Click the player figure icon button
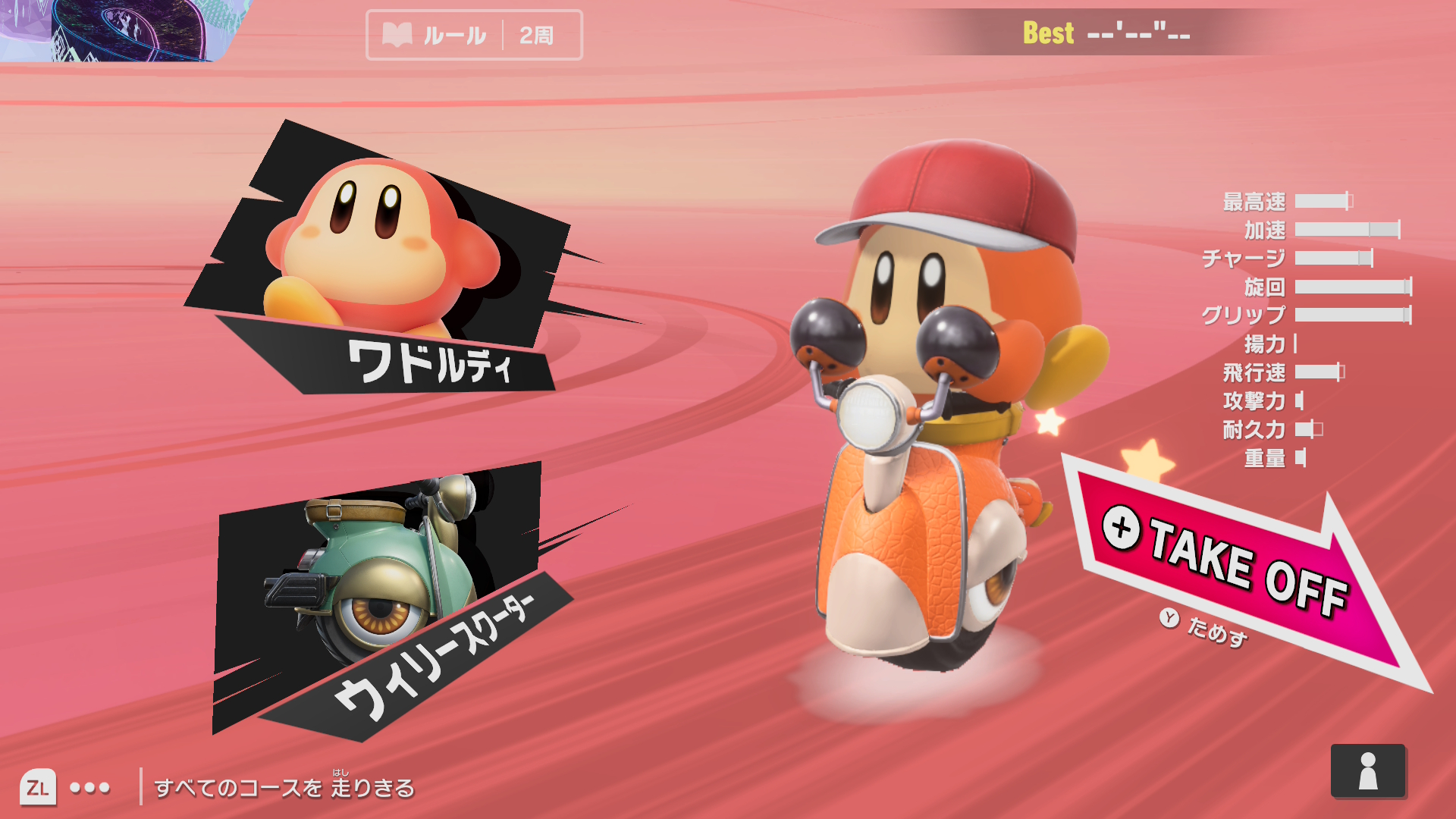 click(x=1367, y=770)
